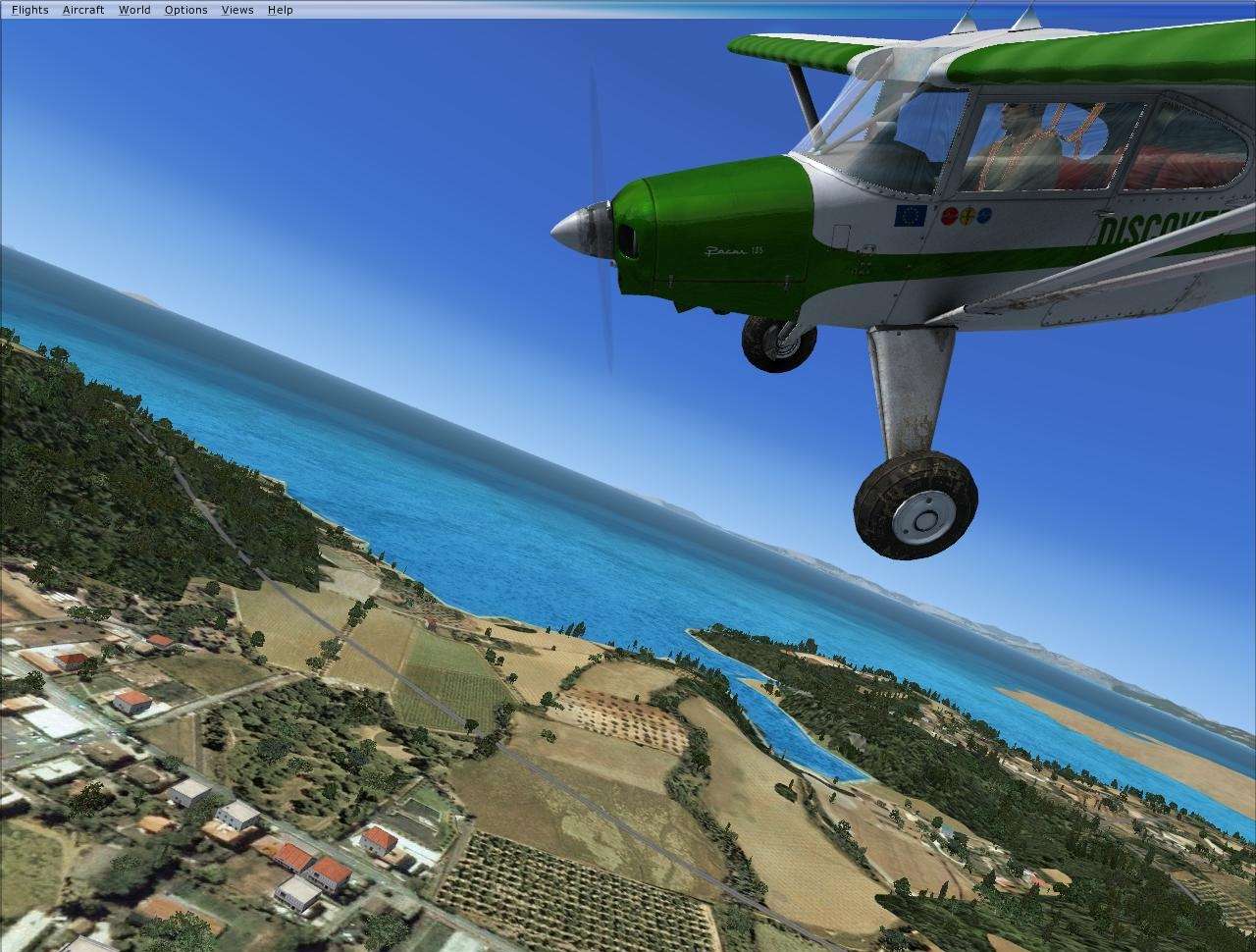Click the EU flag decal on the fuselage
The image size is (1256, 952).
coord(910,216)
